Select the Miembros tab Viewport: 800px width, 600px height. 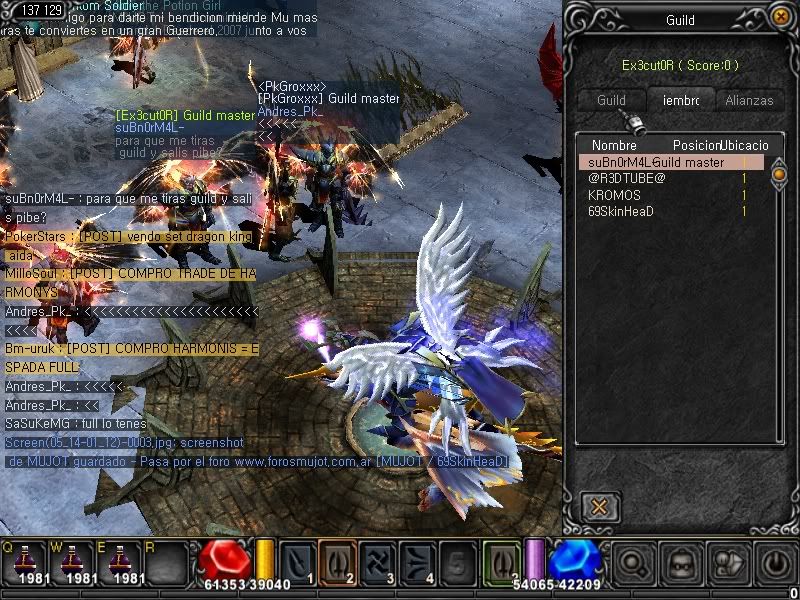point(681,100)
